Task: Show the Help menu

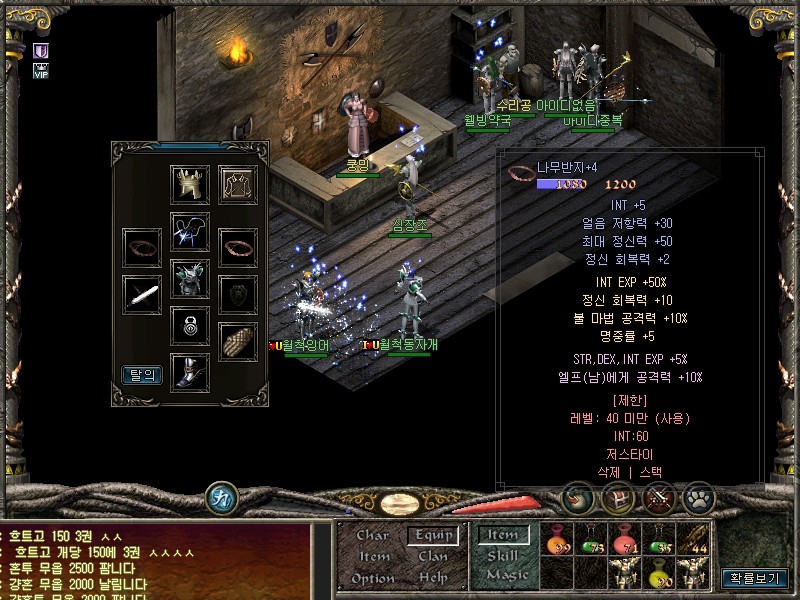Action: pos(433,578)
